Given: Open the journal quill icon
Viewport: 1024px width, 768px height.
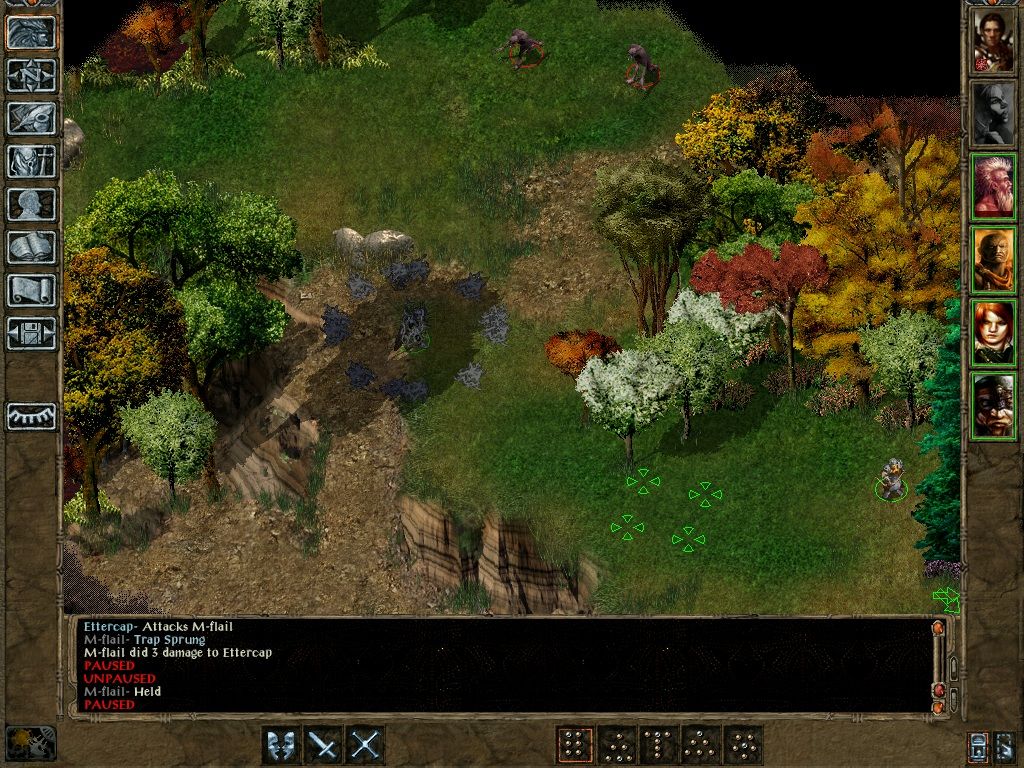Looking at the screenshot, I should pyautogui.click(x=31, y=118).
